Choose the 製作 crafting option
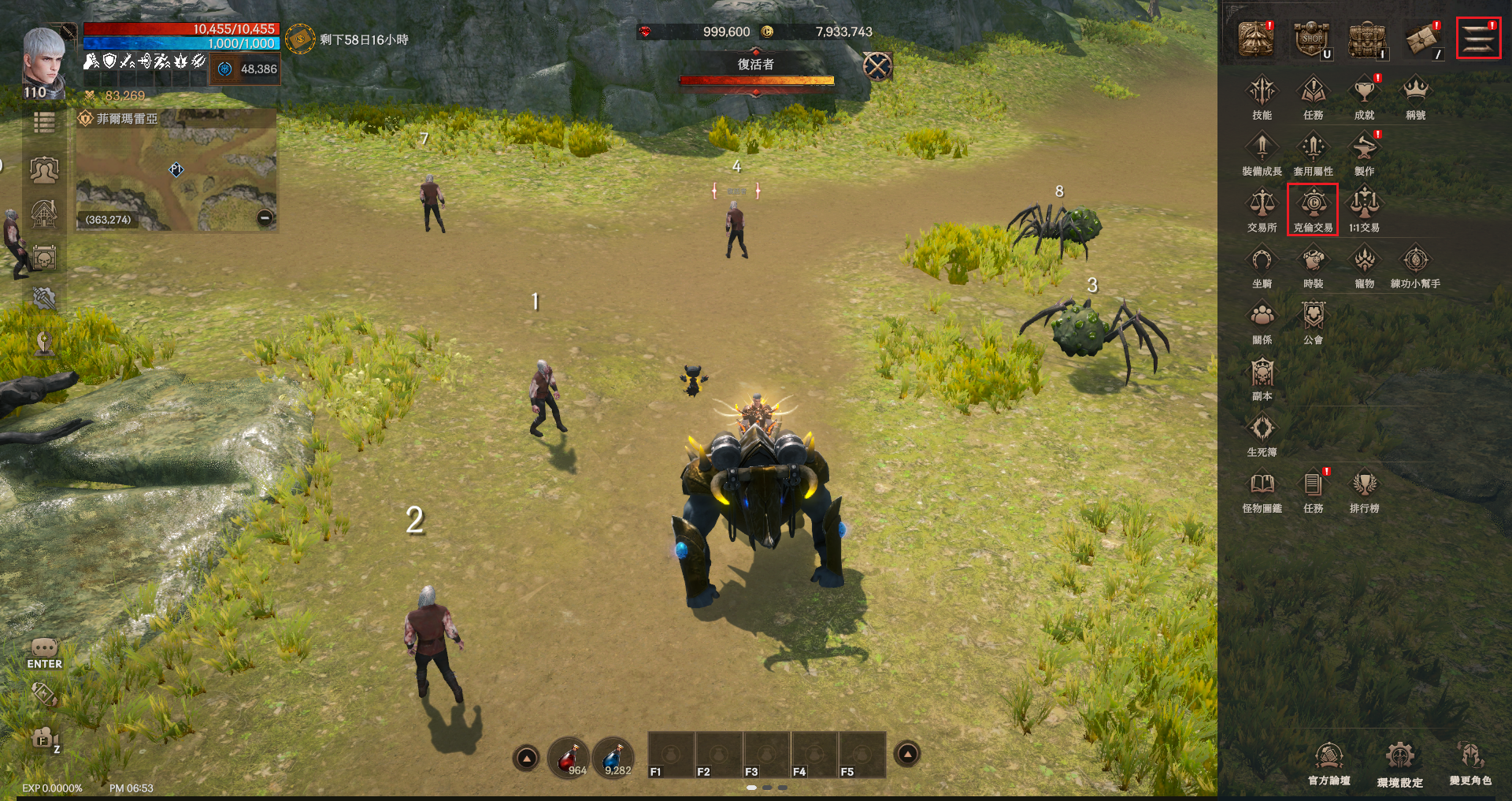The height and width of the screenshot is (801, 1512). 1364,154
